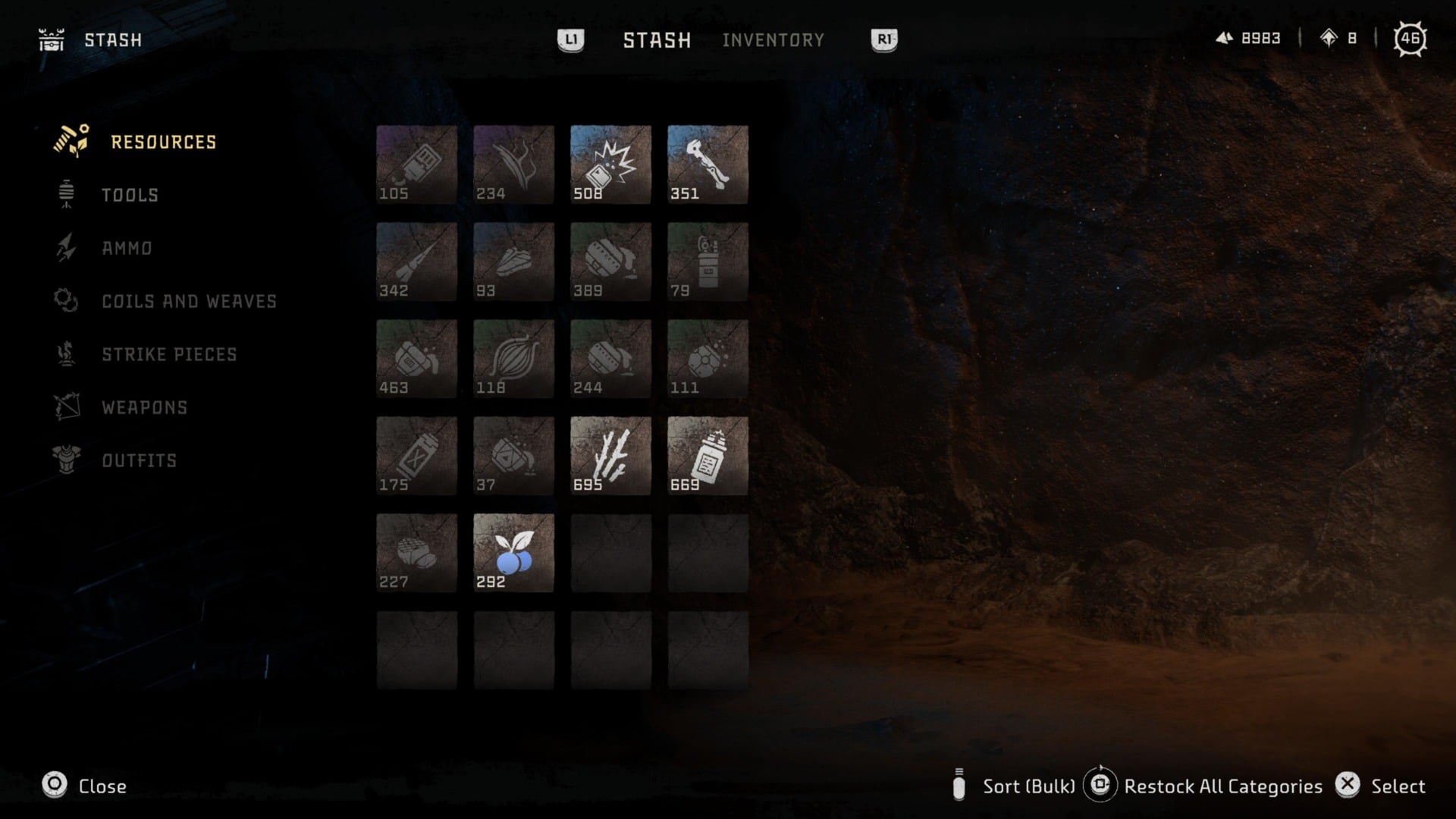The image size is (1456, 819).
Task: Select the Outfits armor icon
Action: tap(67, 460)
